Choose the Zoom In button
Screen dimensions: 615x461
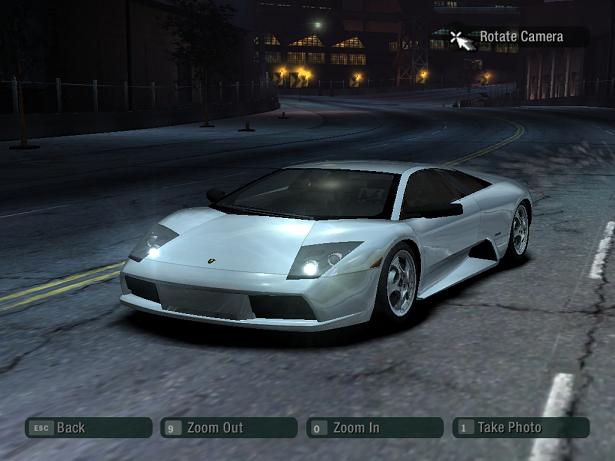click(x=374, y=428)
